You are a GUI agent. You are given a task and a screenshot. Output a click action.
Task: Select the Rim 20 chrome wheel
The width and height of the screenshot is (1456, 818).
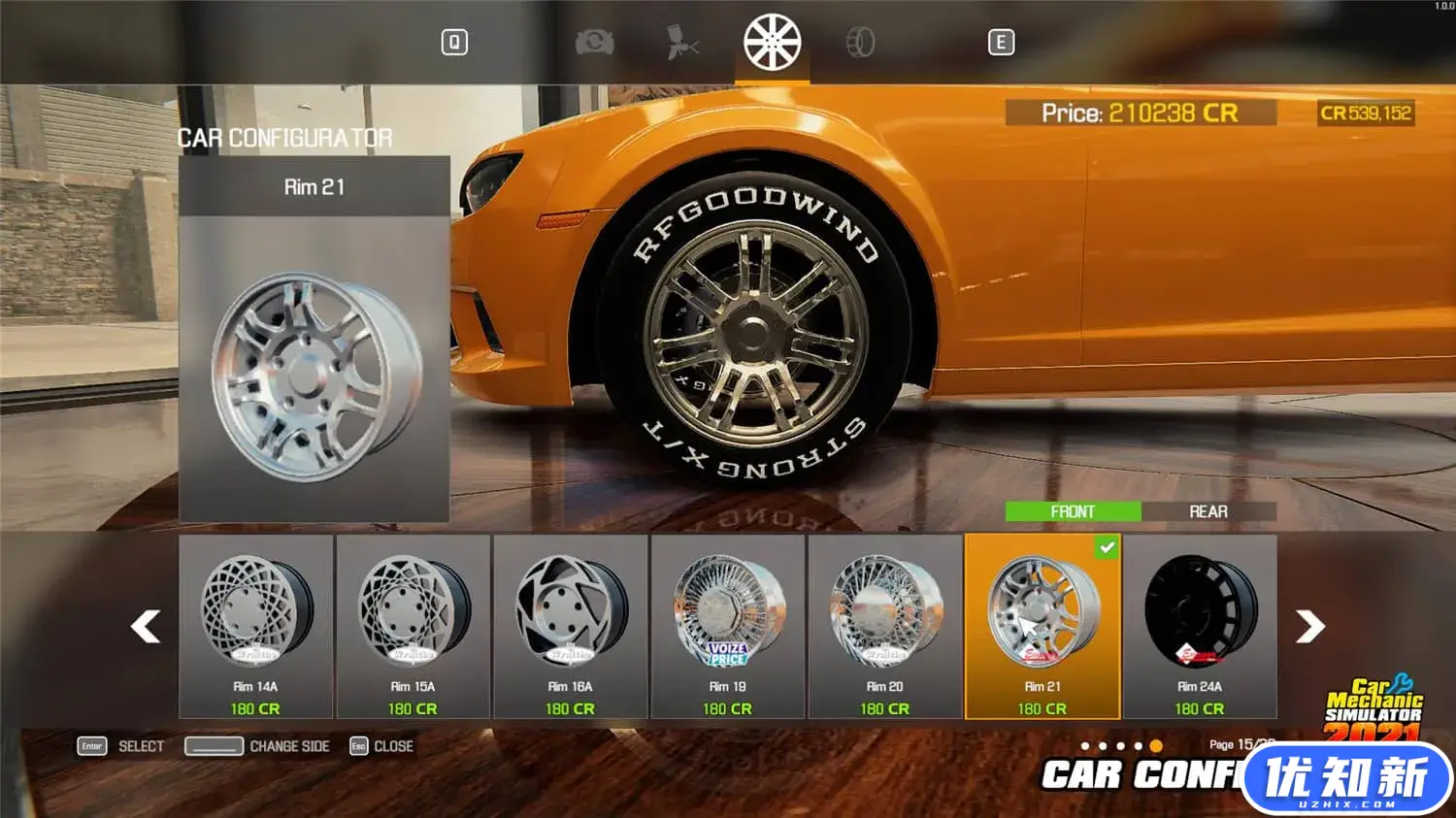pos(885,626)
